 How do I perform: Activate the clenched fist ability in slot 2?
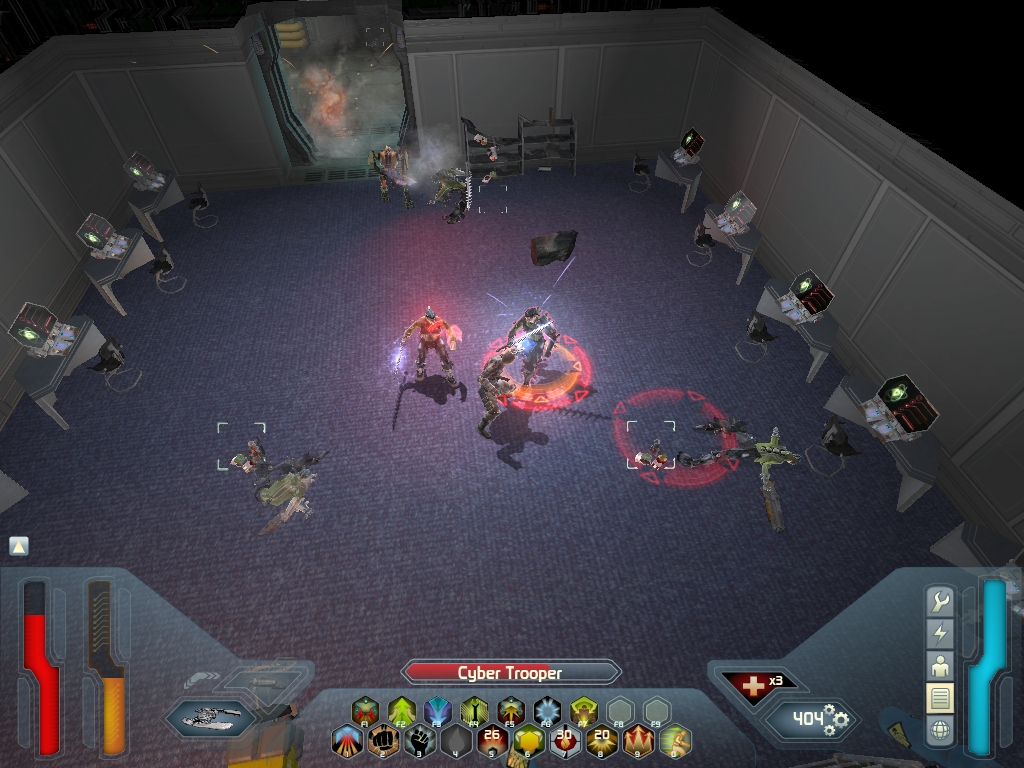point(383,741)
